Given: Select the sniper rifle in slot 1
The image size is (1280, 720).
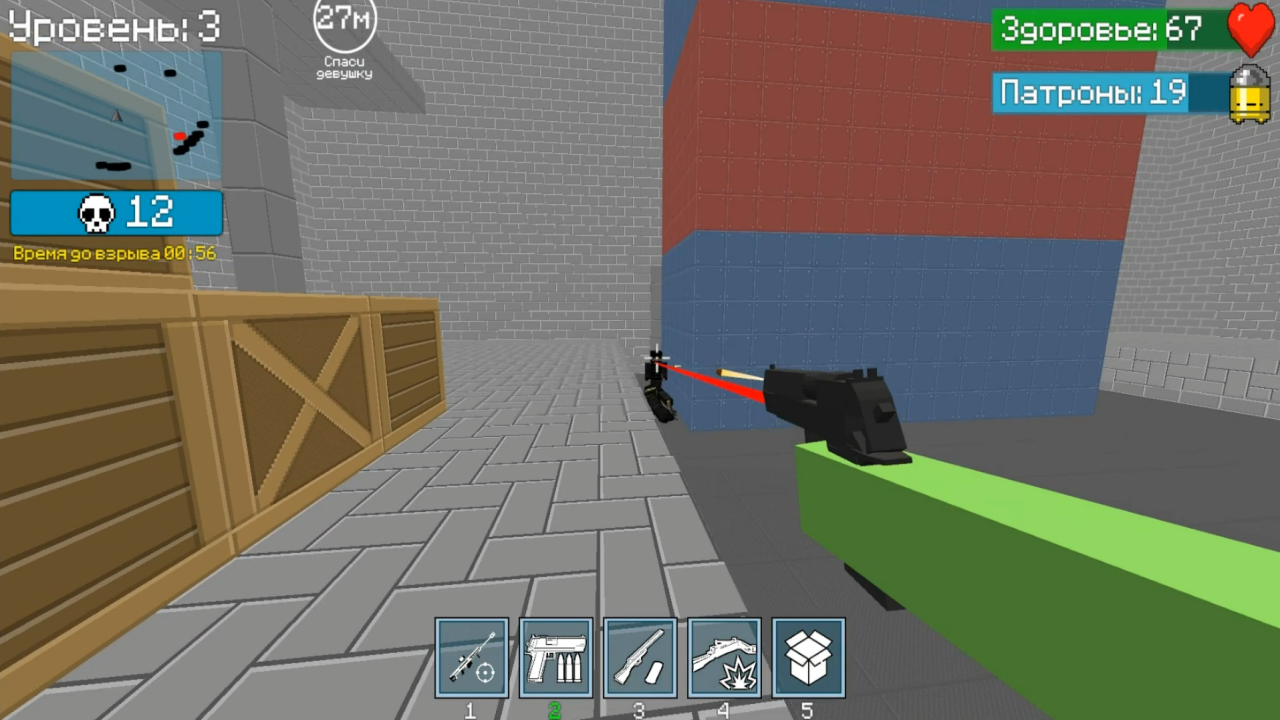Looking at the screenshot, I should tap(473, 657).
